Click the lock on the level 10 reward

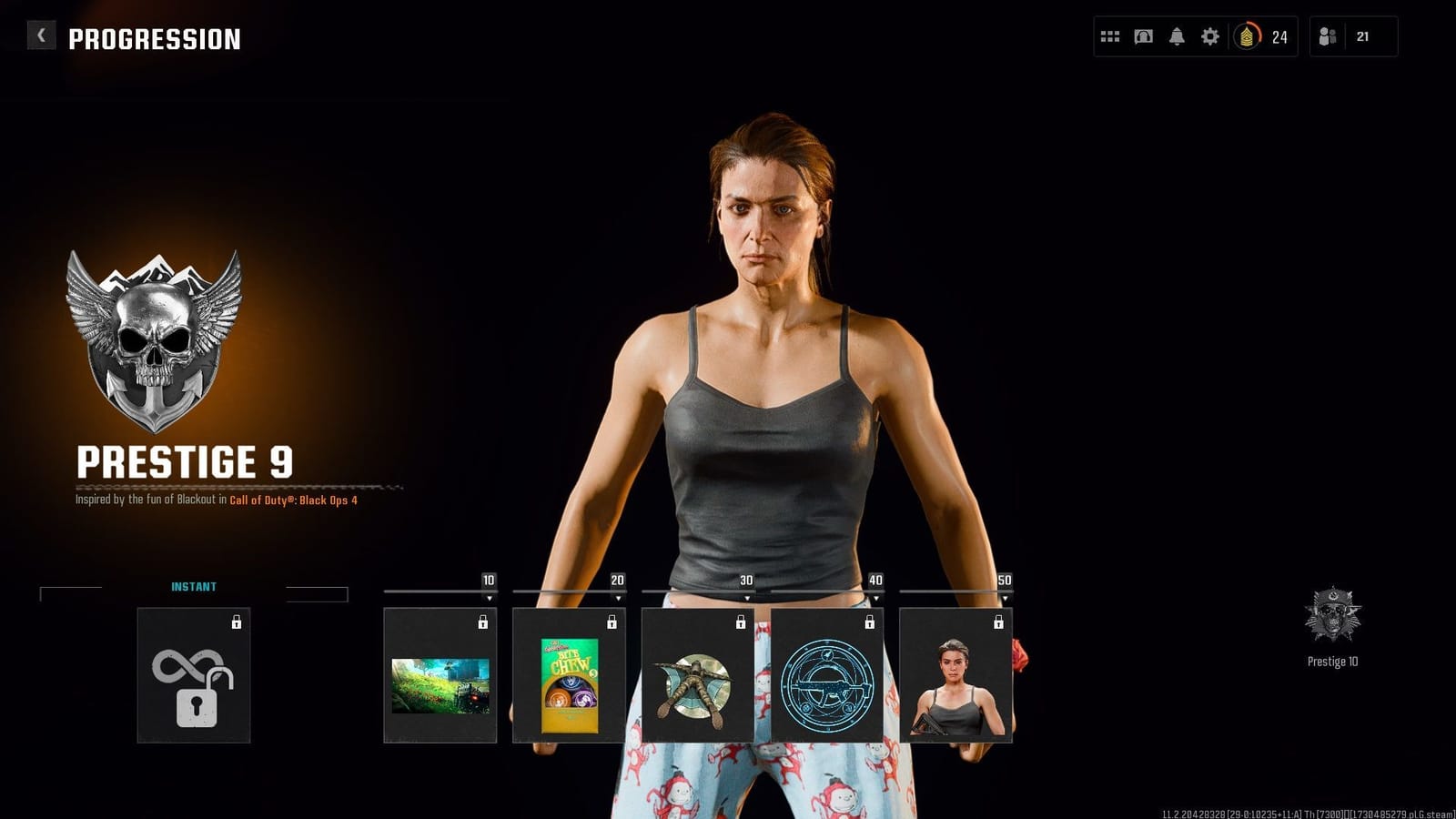click(x=483, y=623)
